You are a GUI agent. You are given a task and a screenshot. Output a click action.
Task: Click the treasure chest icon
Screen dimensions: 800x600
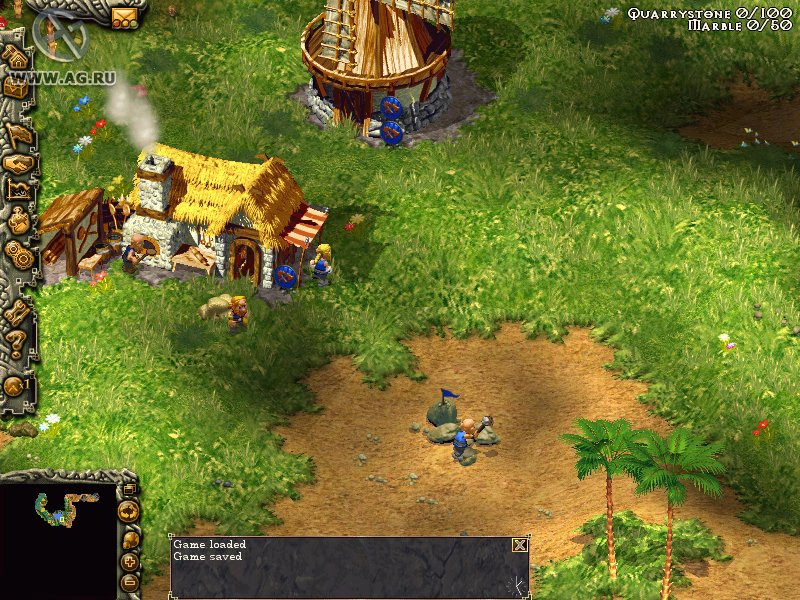(16, 87)
